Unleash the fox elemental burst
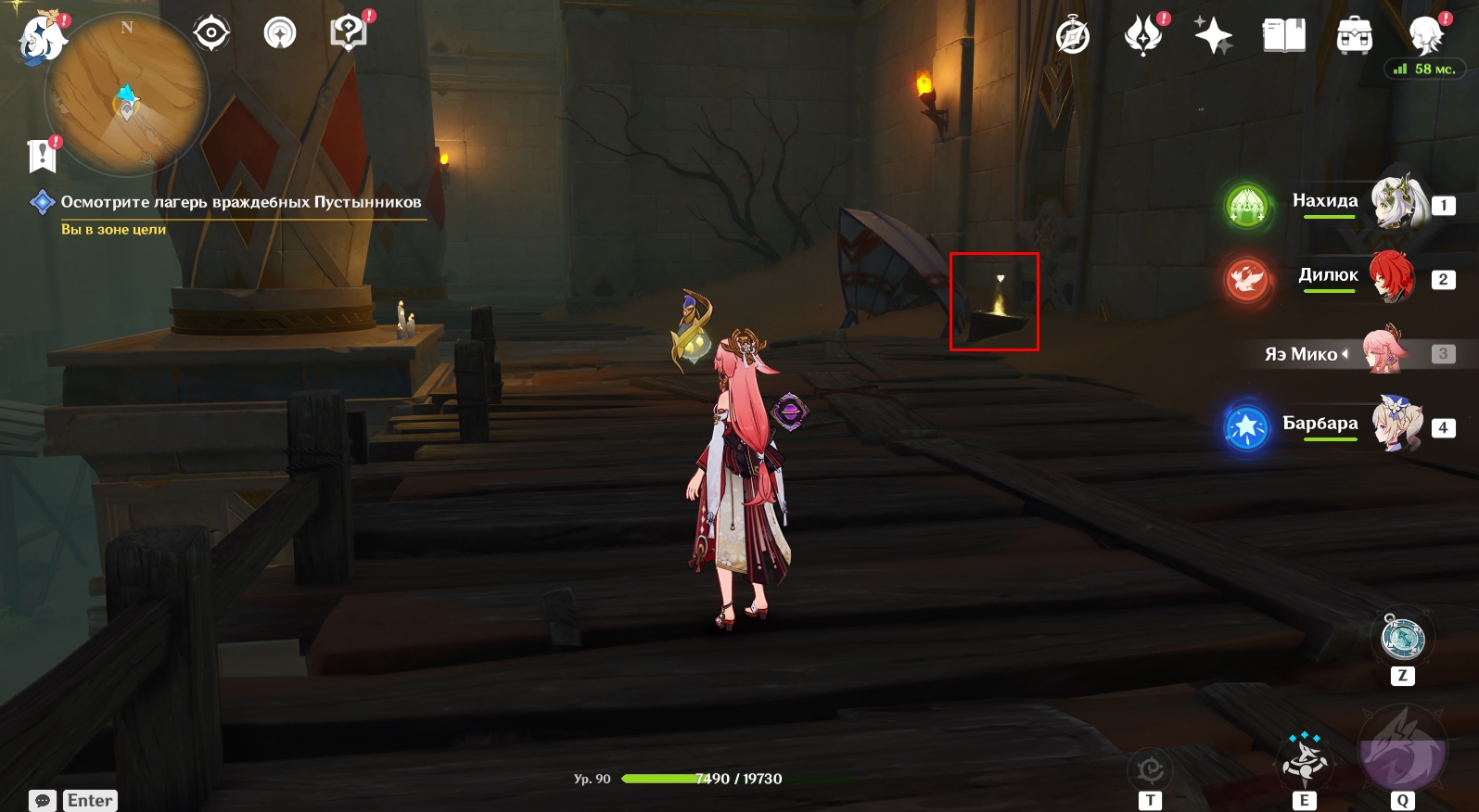 click(x=1401, y=750)
